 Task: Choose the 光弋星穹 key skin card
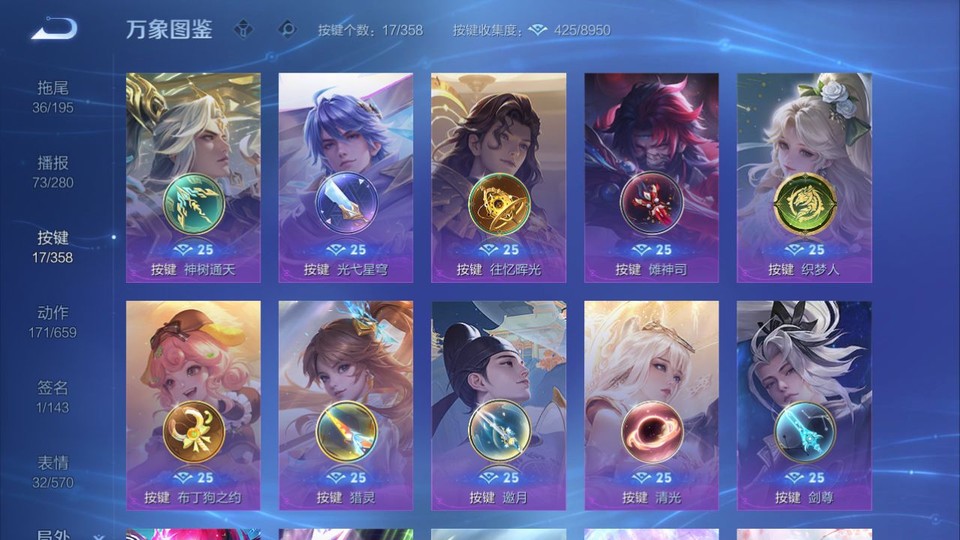(x=346, y=177)
